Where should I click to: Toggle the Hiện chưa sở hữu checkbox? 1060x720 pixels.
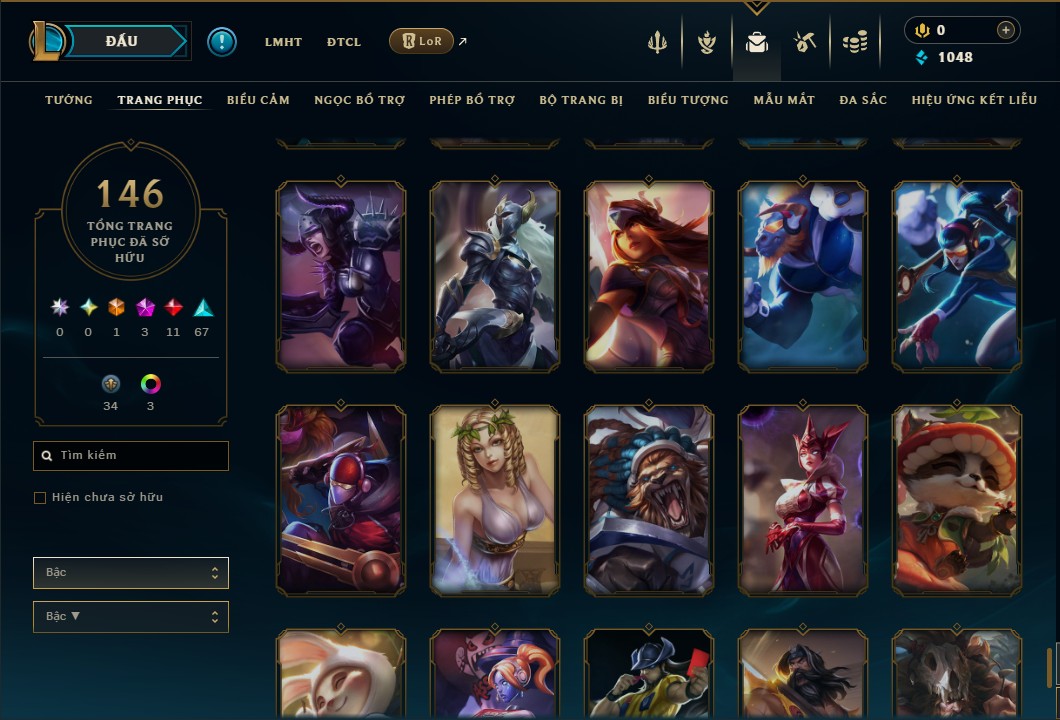click(x=40, y=498)
